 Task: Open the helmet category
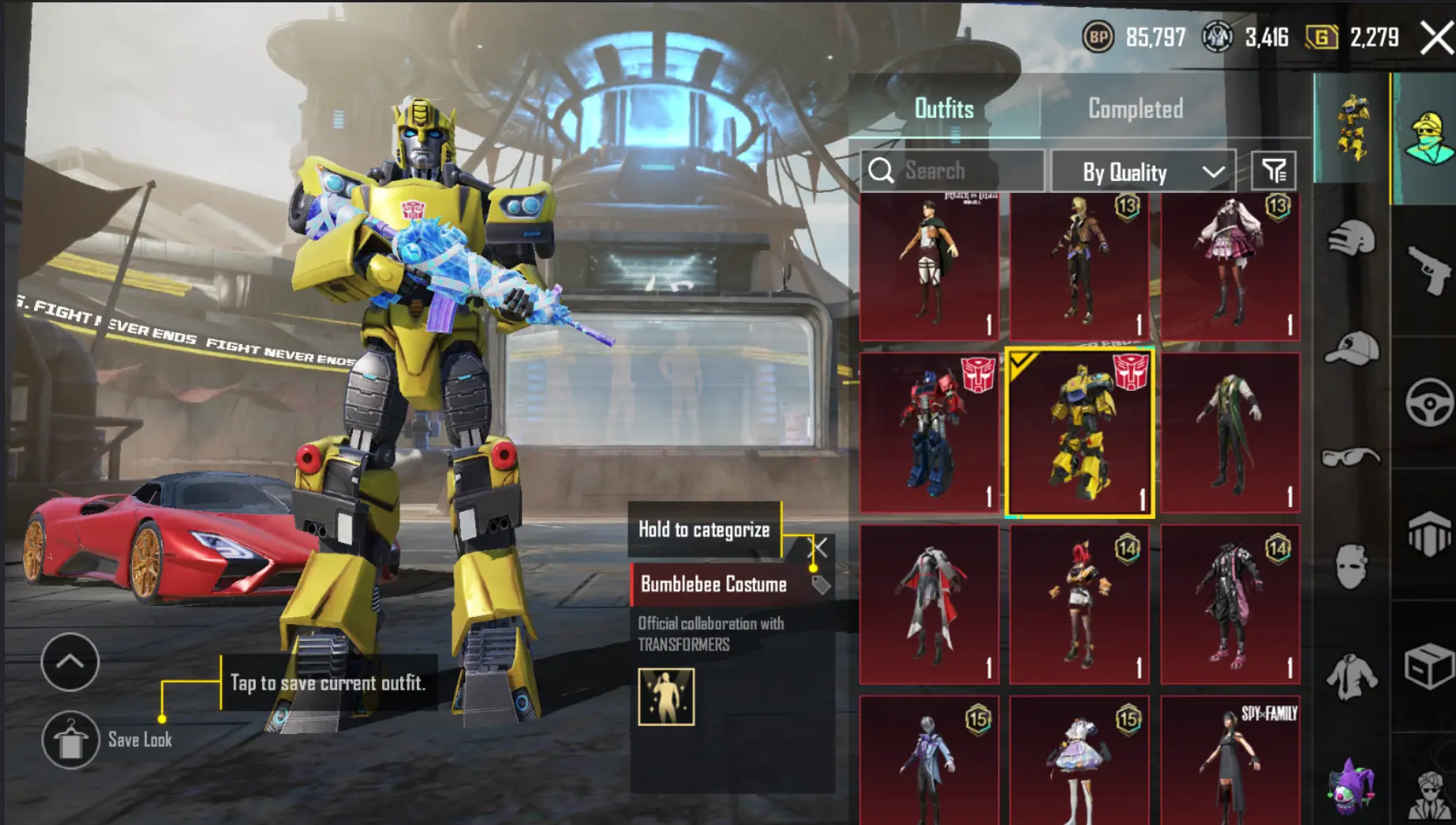1351,237
